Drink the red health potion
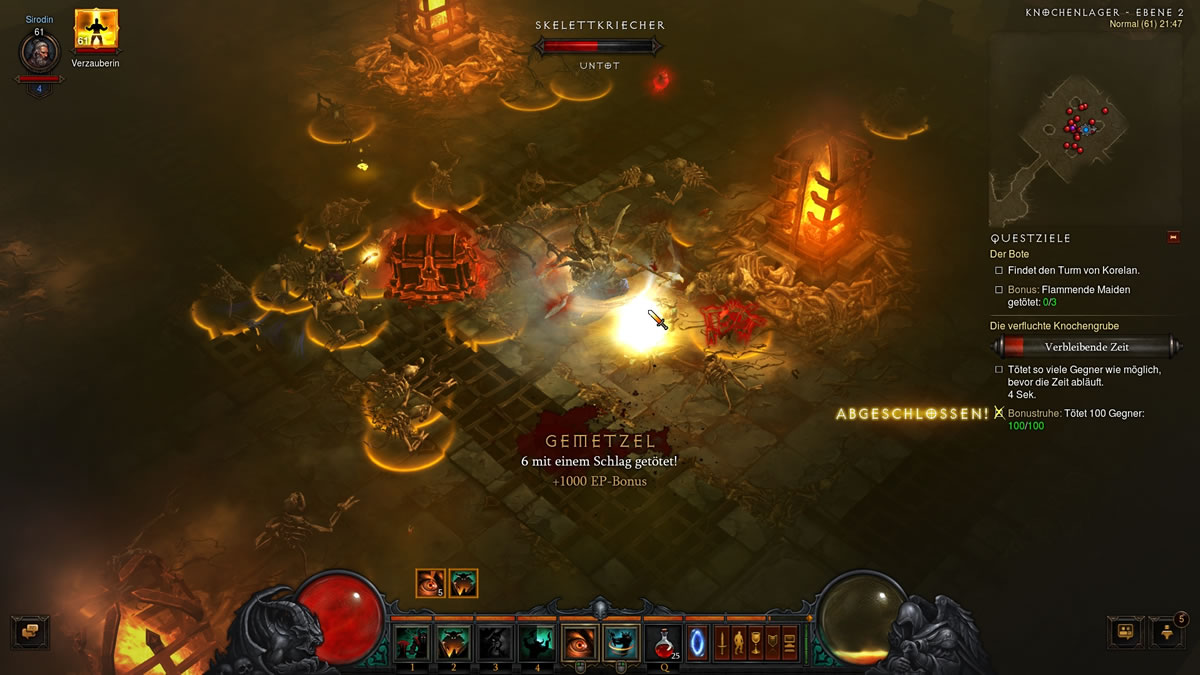Image resolution: width=1200 pixels, height=675 pixels. (x=663, y=643)
